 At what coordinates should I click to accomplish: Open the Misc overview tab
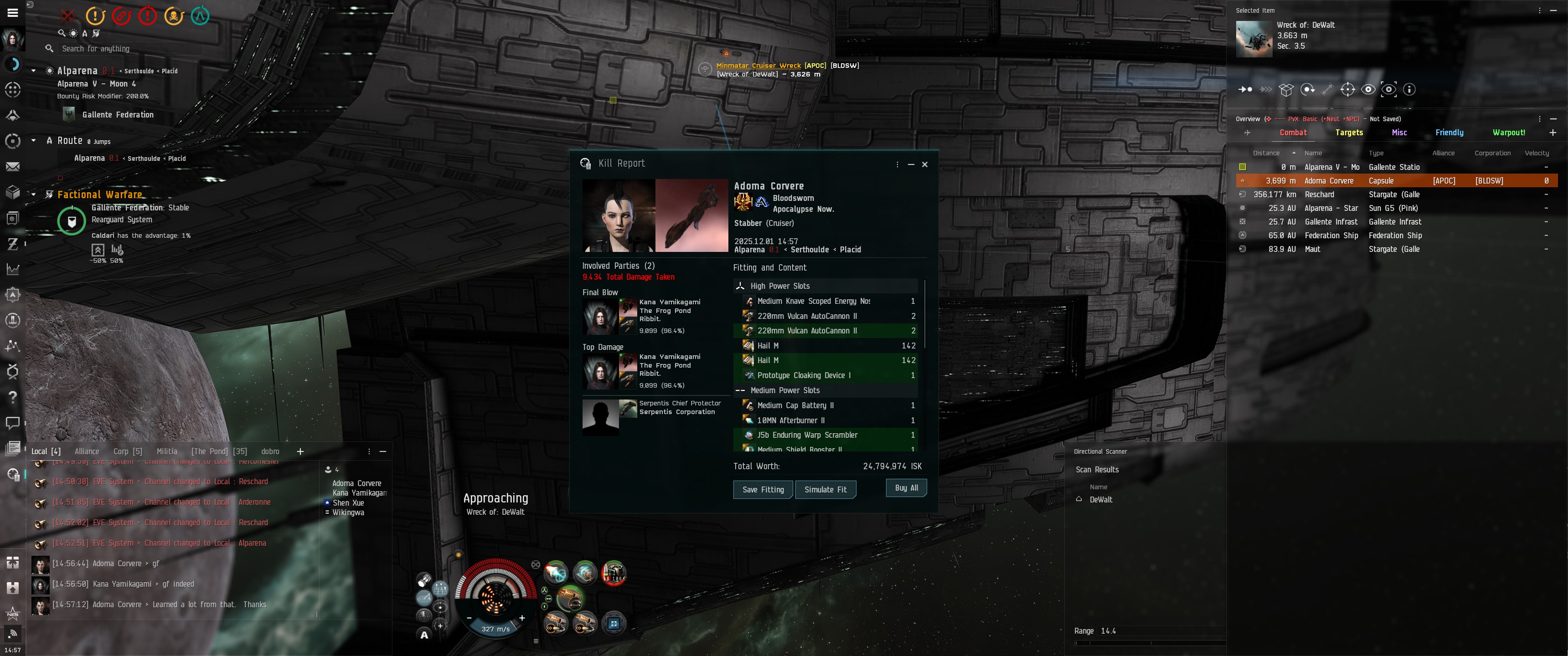pos(1399,133)
